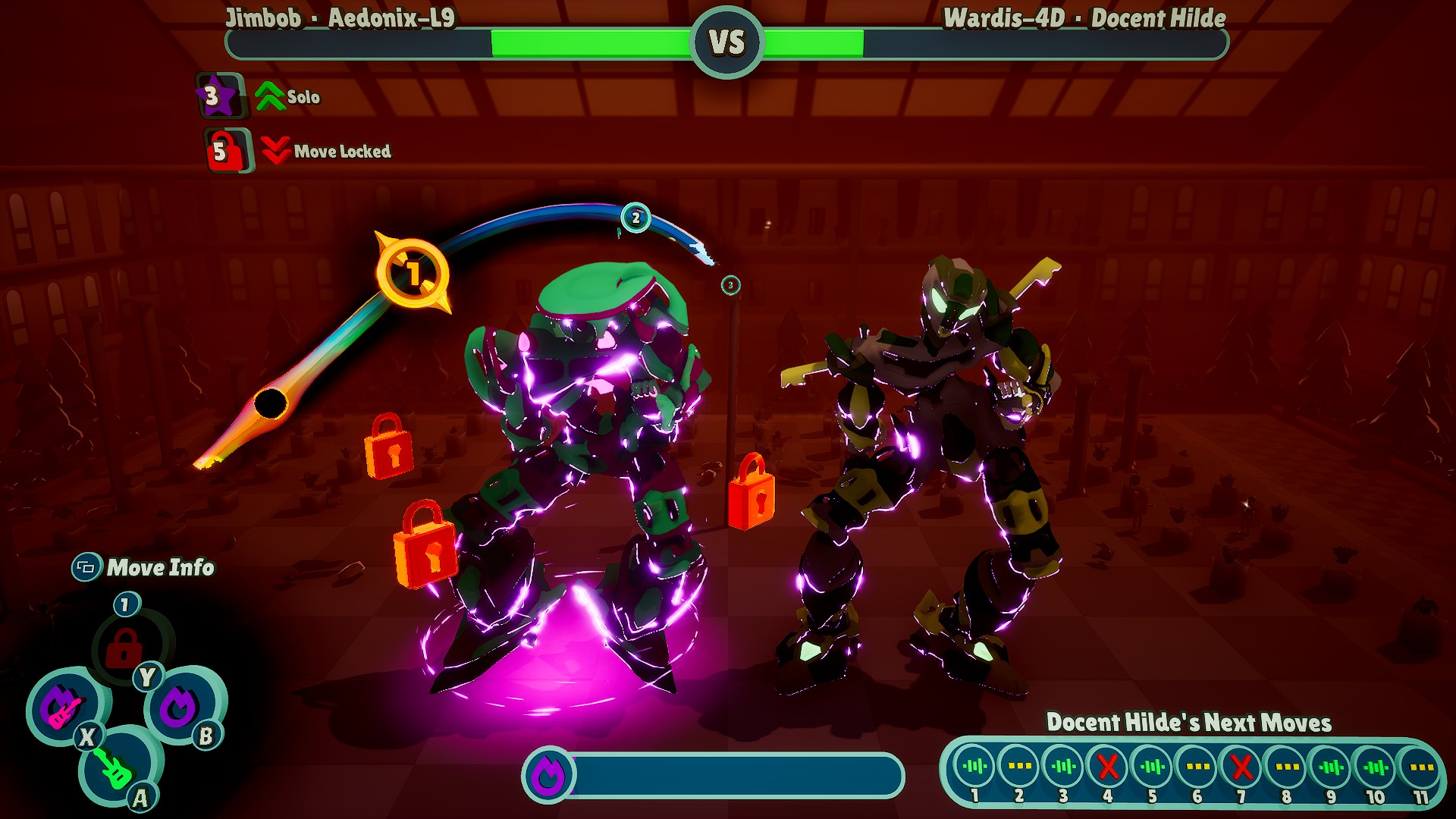Image resolution: width=1456 pixels, height=819 pixels.
Task: Select beat marker 2 on the rhythm track
Action: point(635,218)
